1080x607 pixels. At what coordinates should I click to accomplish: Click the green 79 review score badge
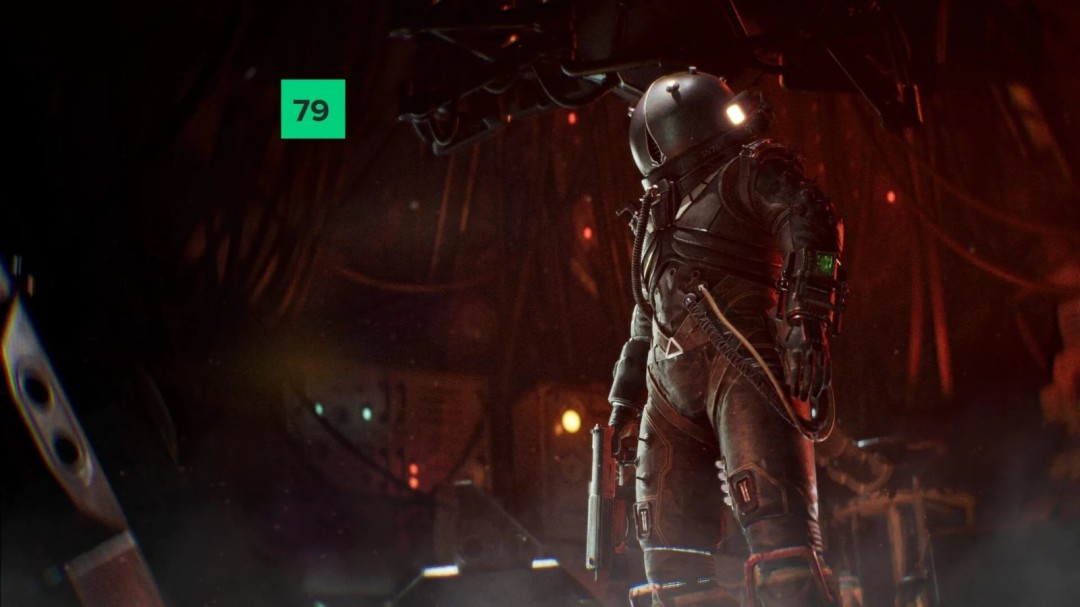point(312,109)
